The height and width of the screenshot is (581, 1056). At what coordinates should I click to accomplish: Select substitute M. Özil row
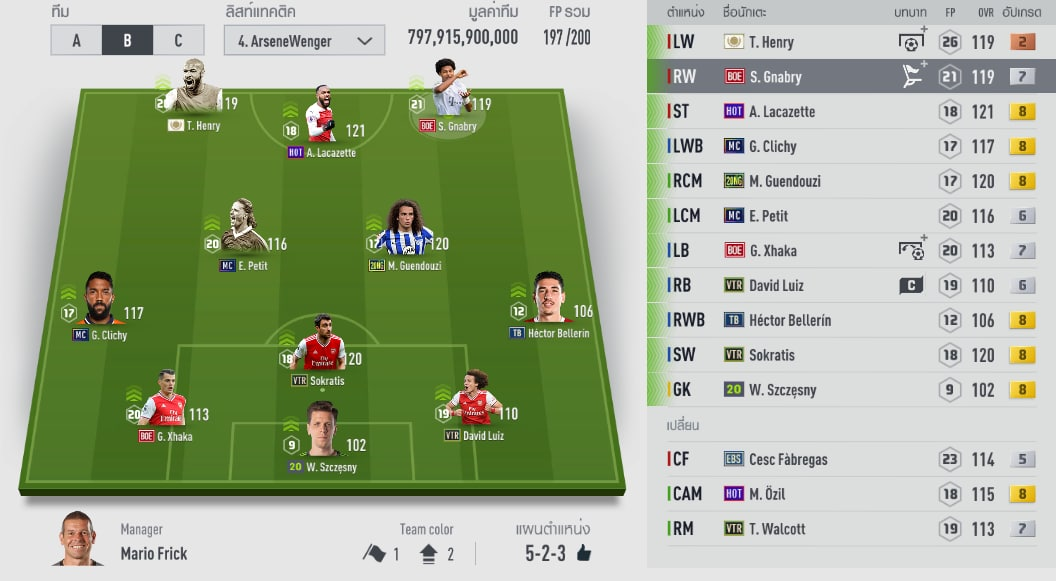pyautogui.click(x=851, y=494)
